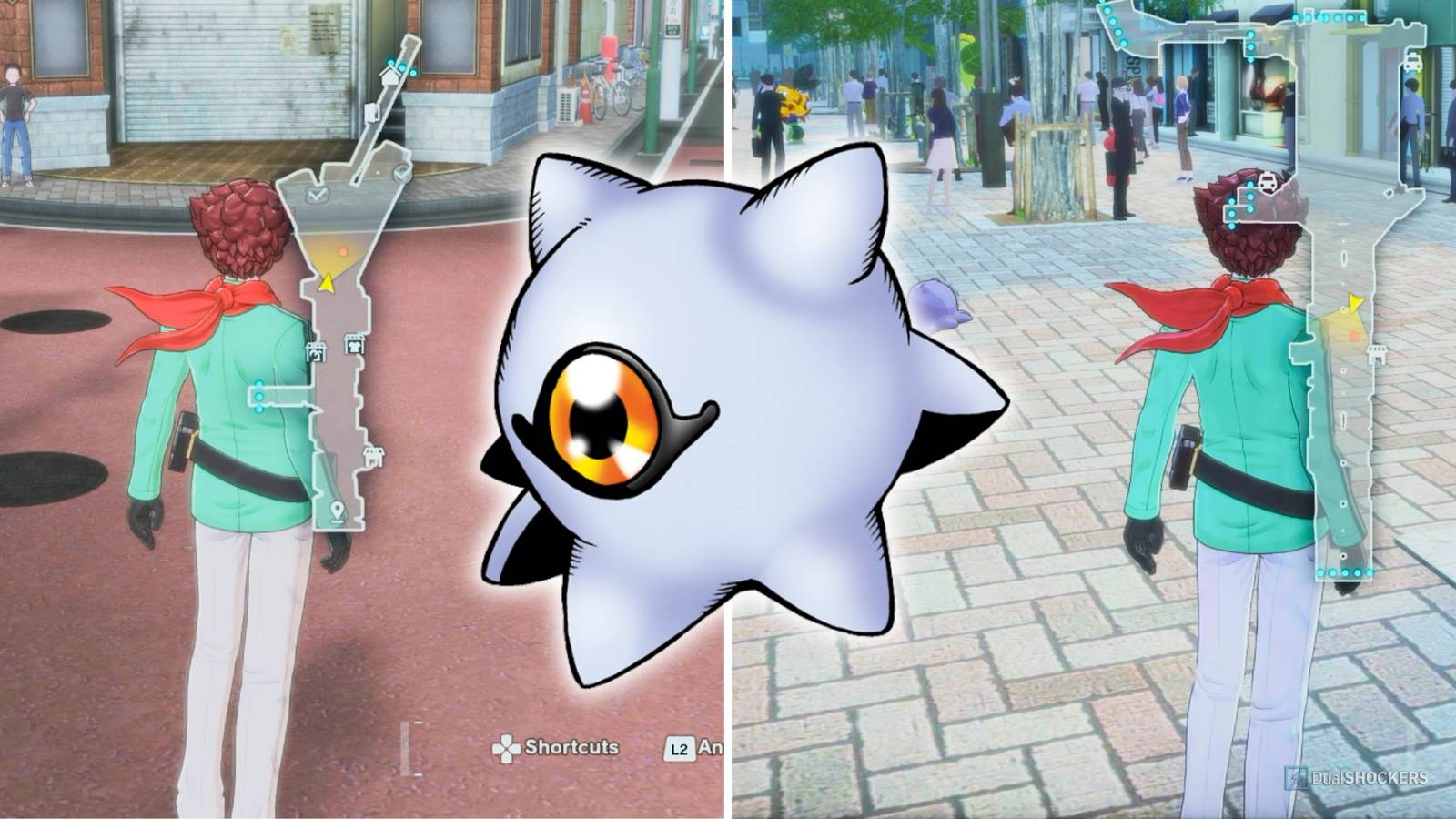
Task: Open the laundry shop icon on the minimap
Action: click(x=315, y=351)
